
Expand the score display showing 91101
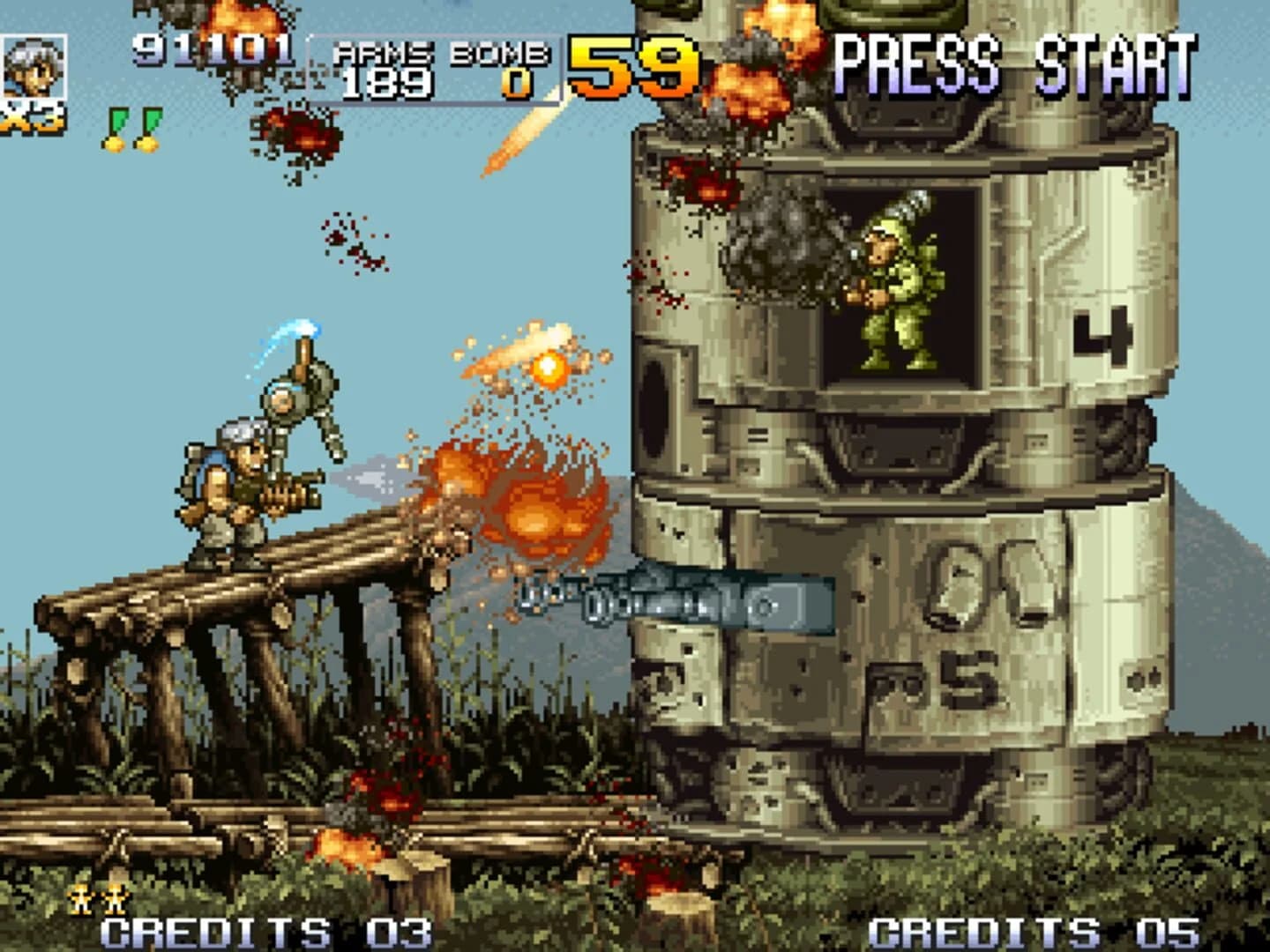[212, 48]
